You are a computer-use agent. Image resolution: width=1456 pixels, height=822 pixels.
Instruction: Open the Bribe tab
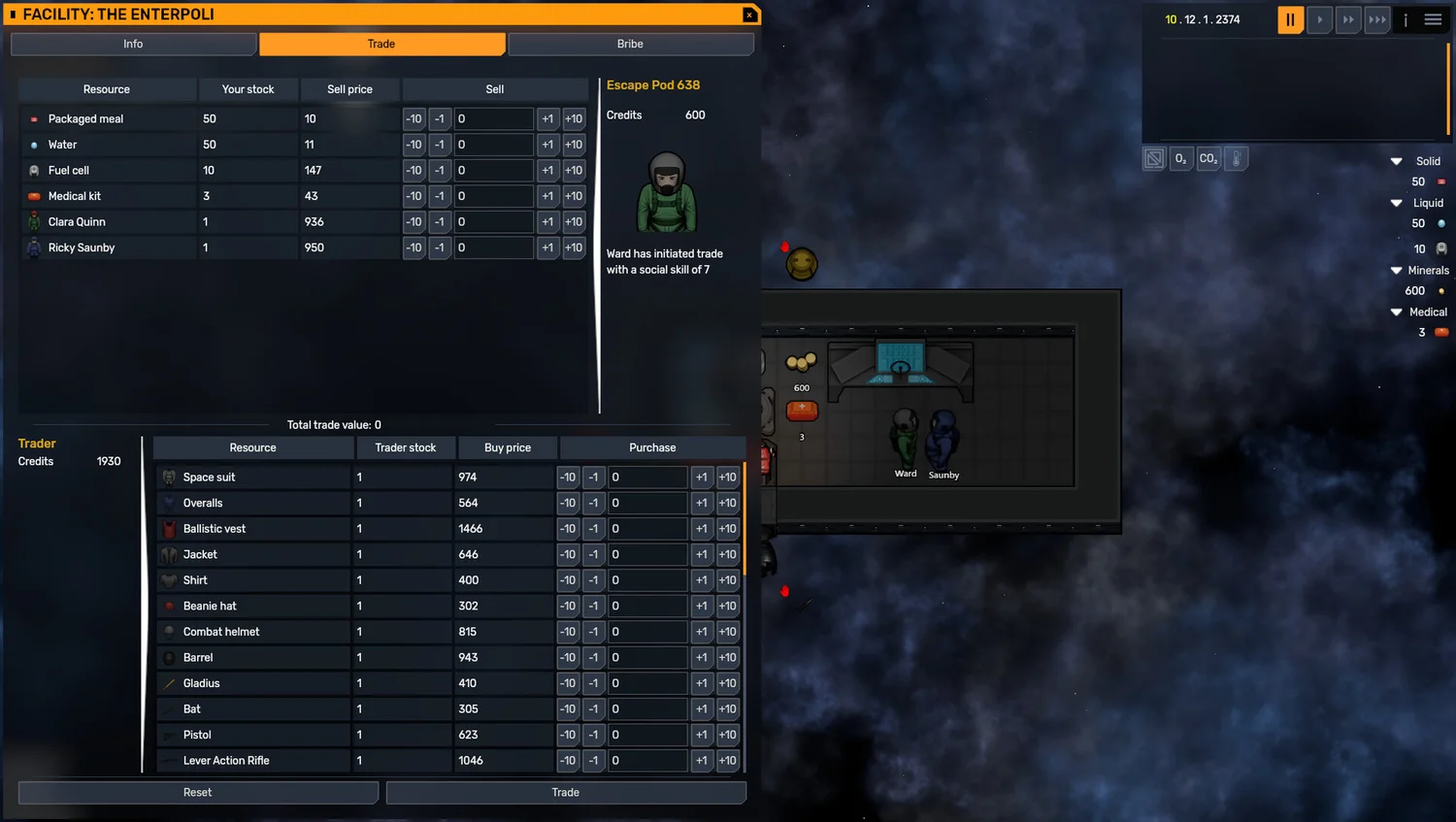coord(630,45)
